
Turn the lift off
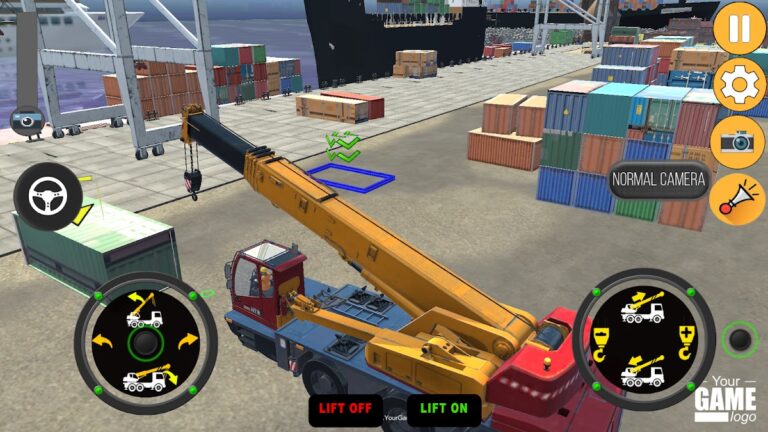click(345, 408)
